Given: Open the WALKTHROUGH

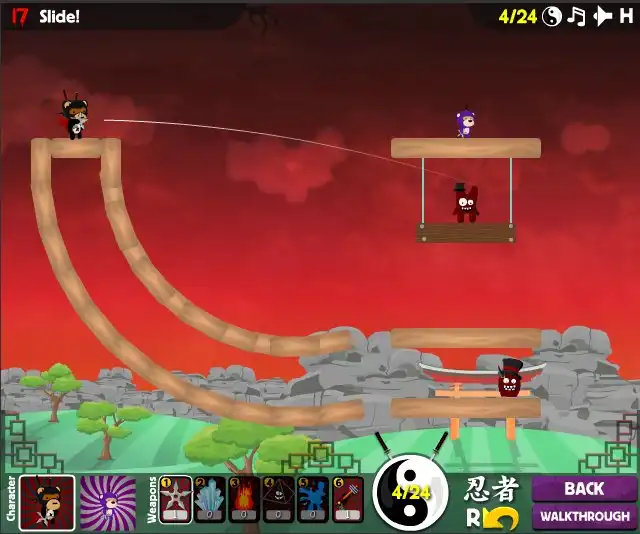Looking at the screenshot, I should (x=584, y=517).
